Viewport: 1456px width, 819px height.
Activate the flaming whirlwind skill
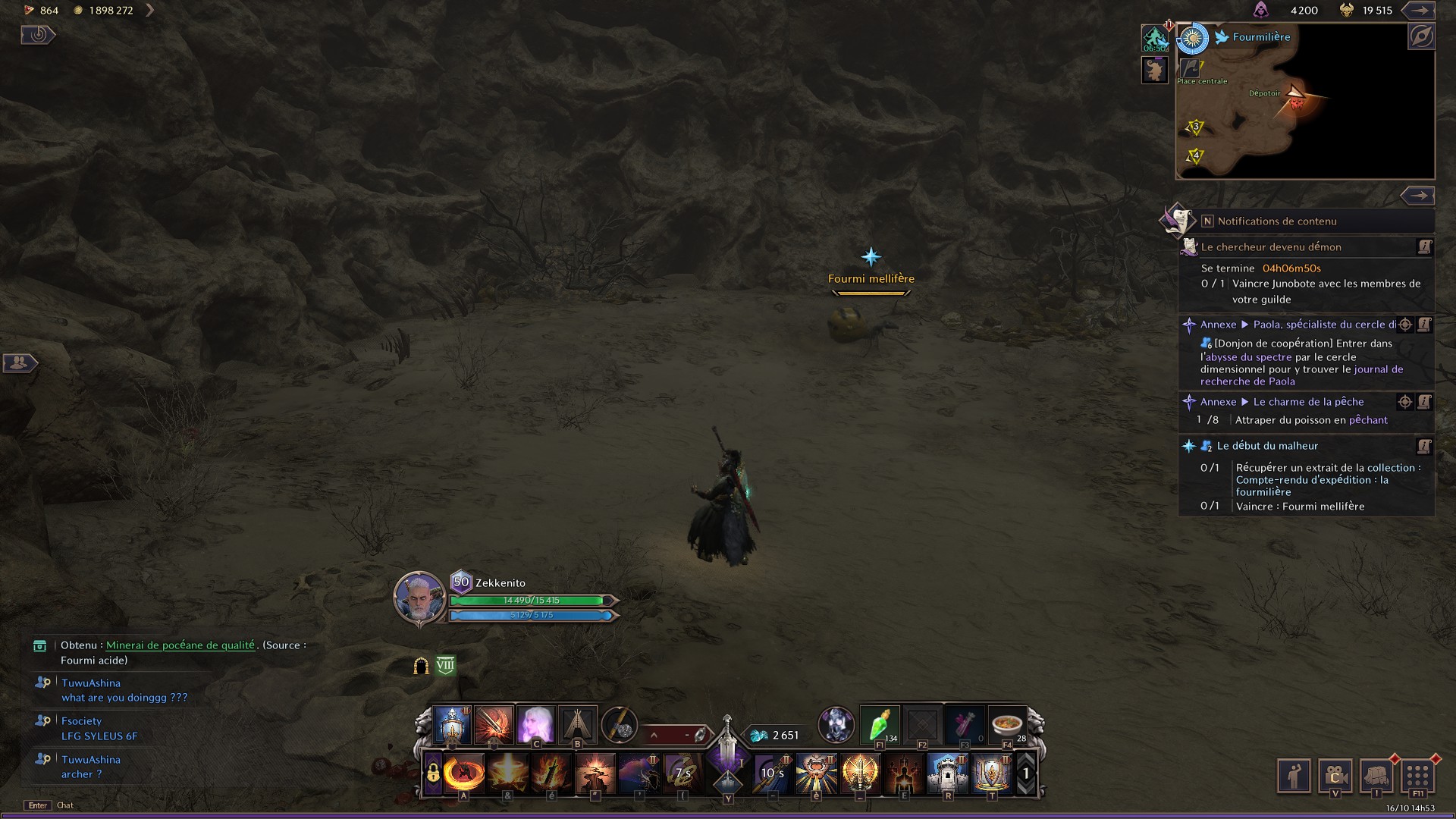[464, 773]
